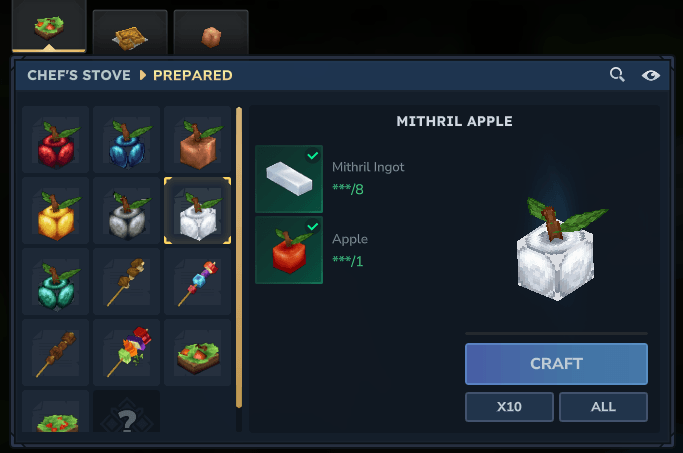Choose the ALL craft quantity button
Screen dimensions: 683x453
pos(603,407)
